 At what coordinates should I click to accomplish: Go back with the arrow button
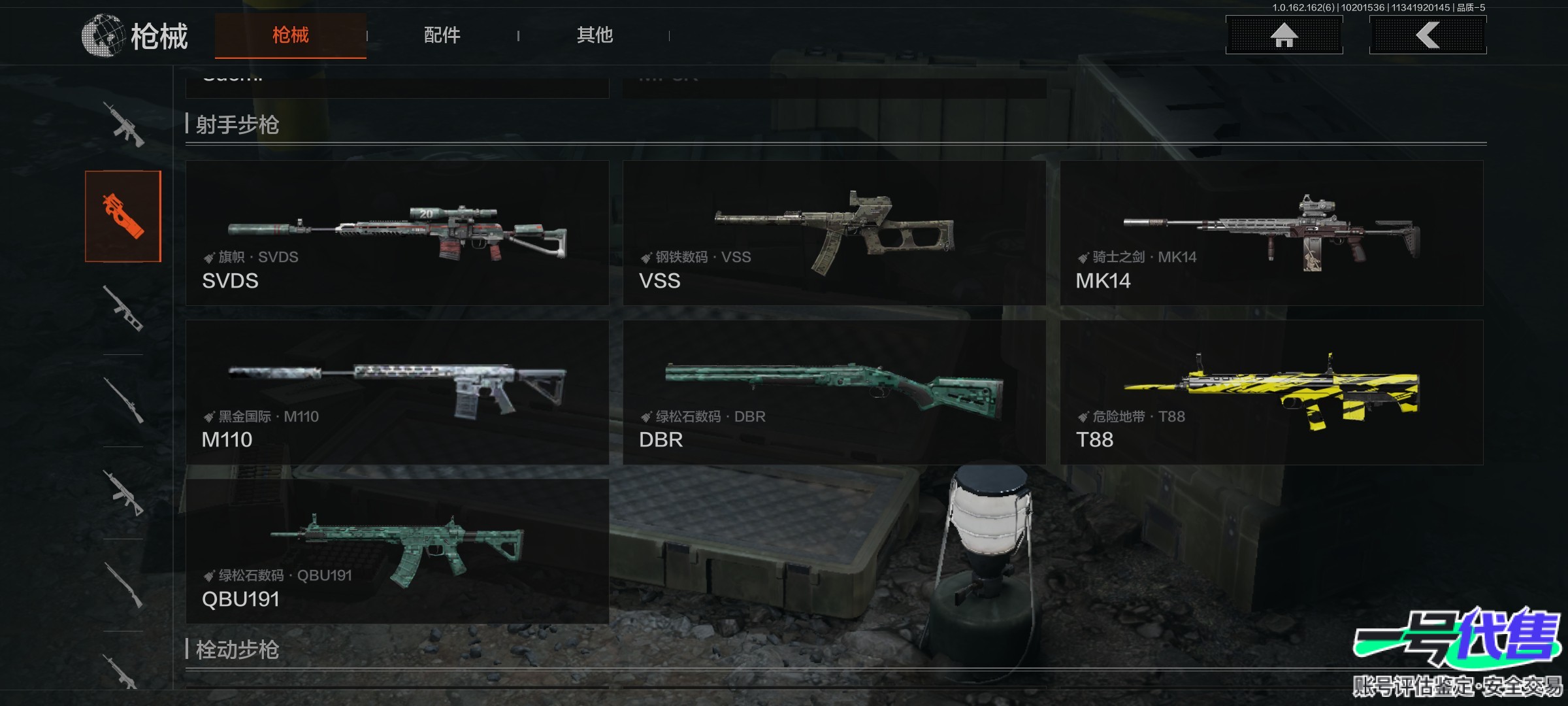click(1428, 35)
